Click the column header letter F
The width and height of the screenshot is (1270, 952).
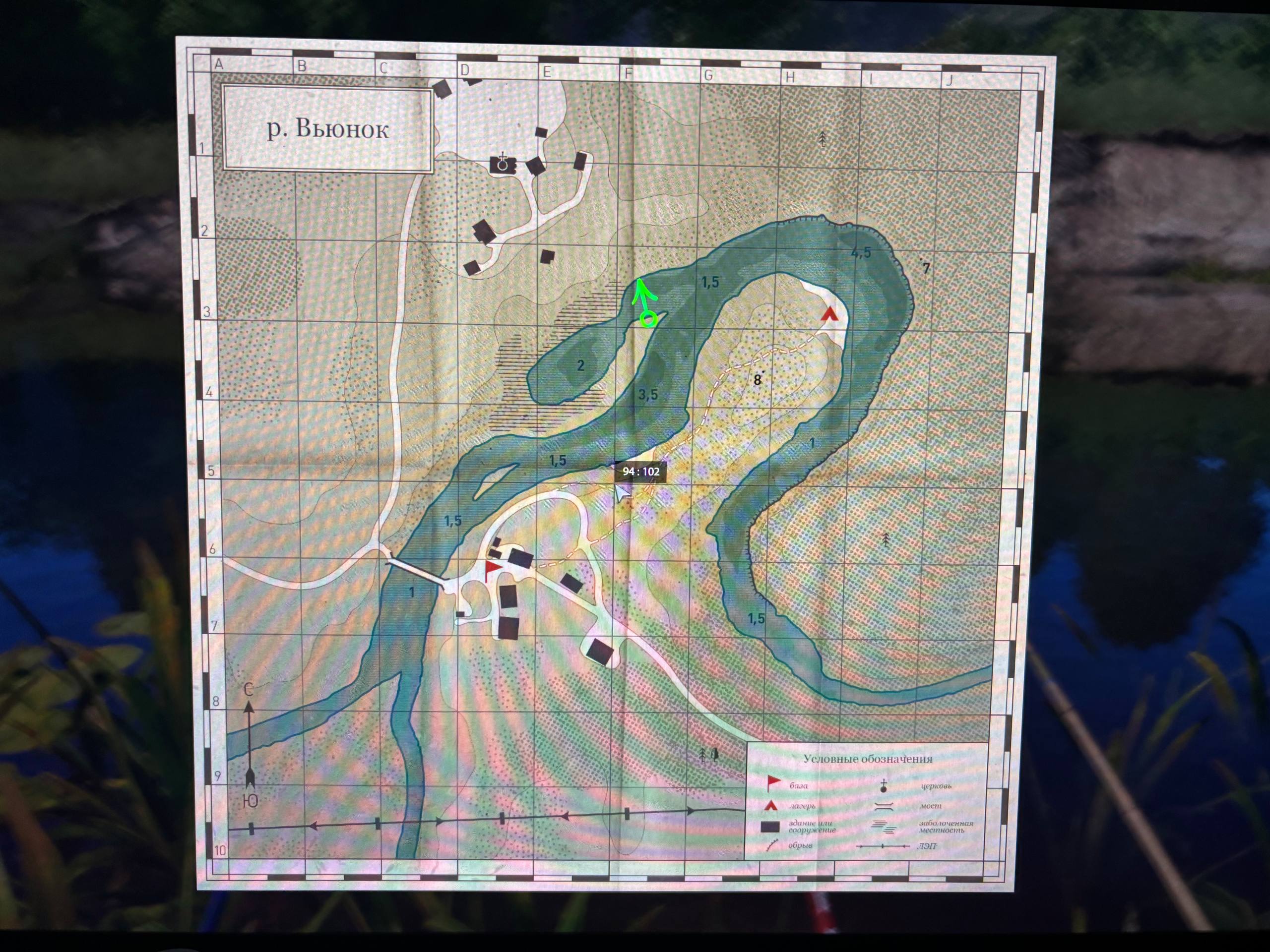(627, 73)
